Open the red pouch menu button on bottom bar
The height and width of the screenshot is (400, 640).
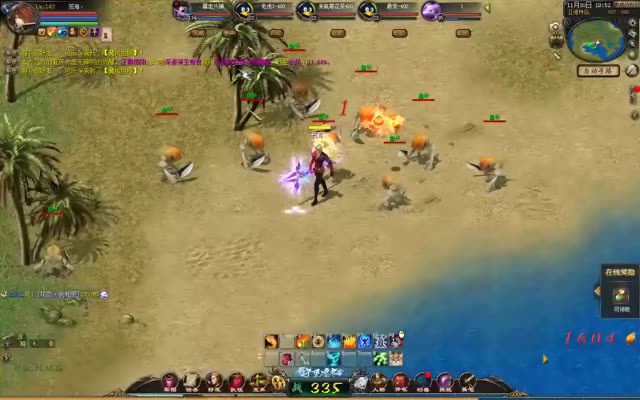pos(236,382)
